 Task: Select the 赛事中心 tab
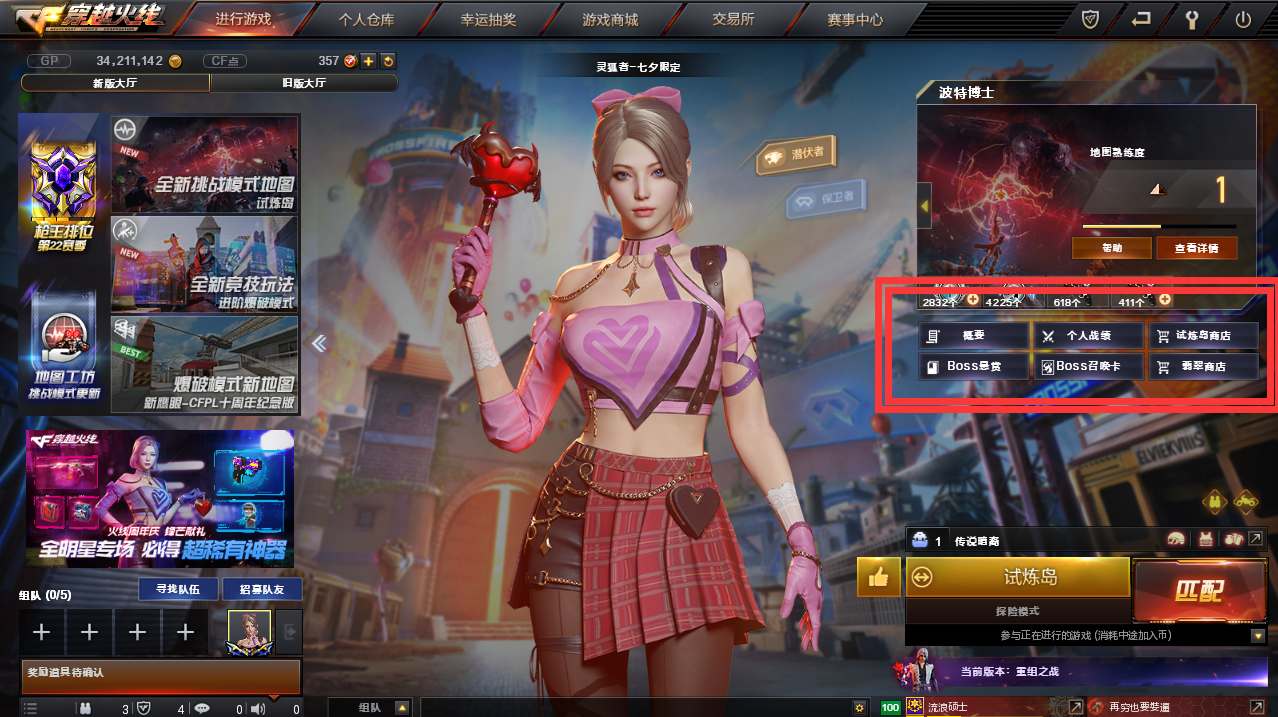coord(855,19)
